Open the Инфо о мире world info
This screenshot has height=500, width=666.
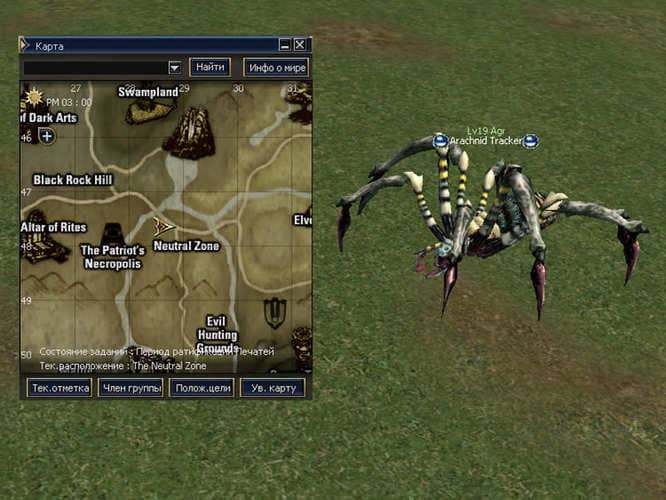pos(275,67)
